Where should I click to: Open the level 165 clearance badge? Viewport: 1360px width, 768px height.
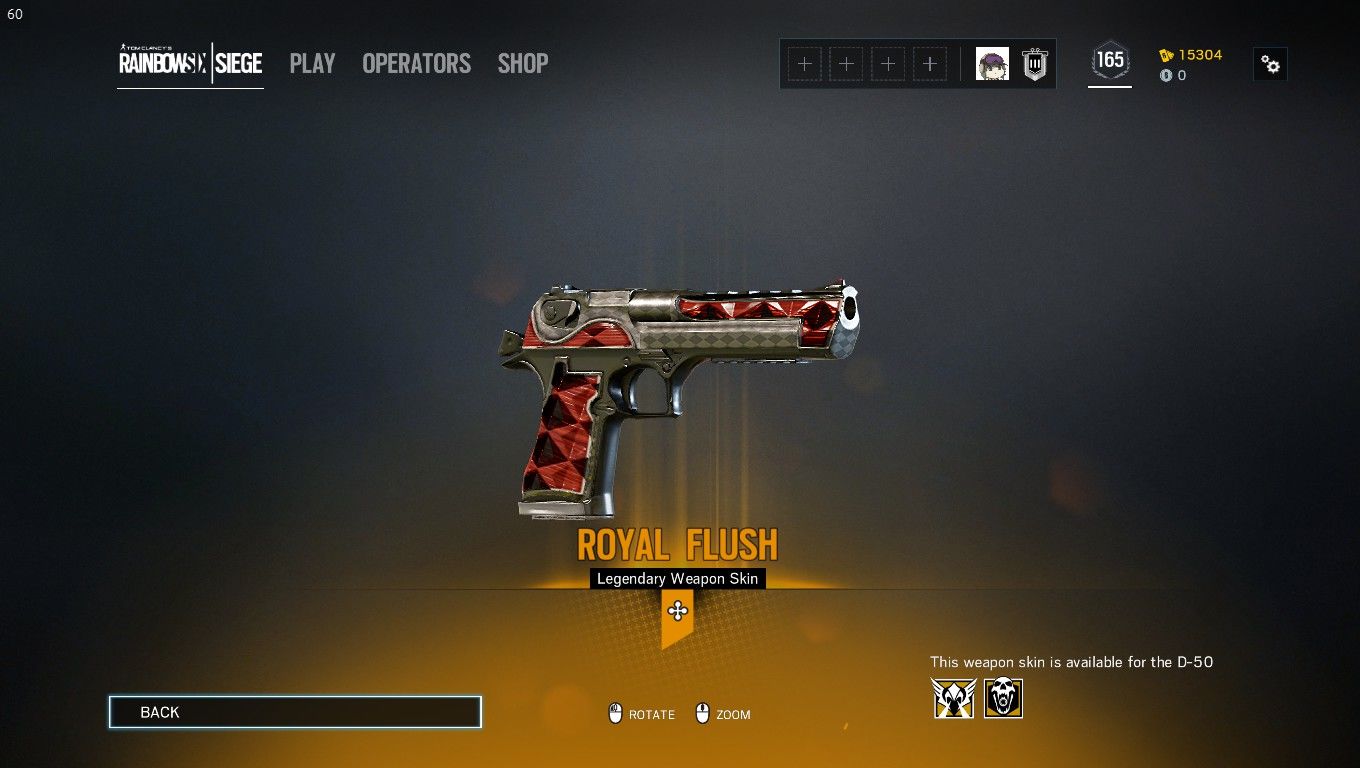[x=1110, y=61]
